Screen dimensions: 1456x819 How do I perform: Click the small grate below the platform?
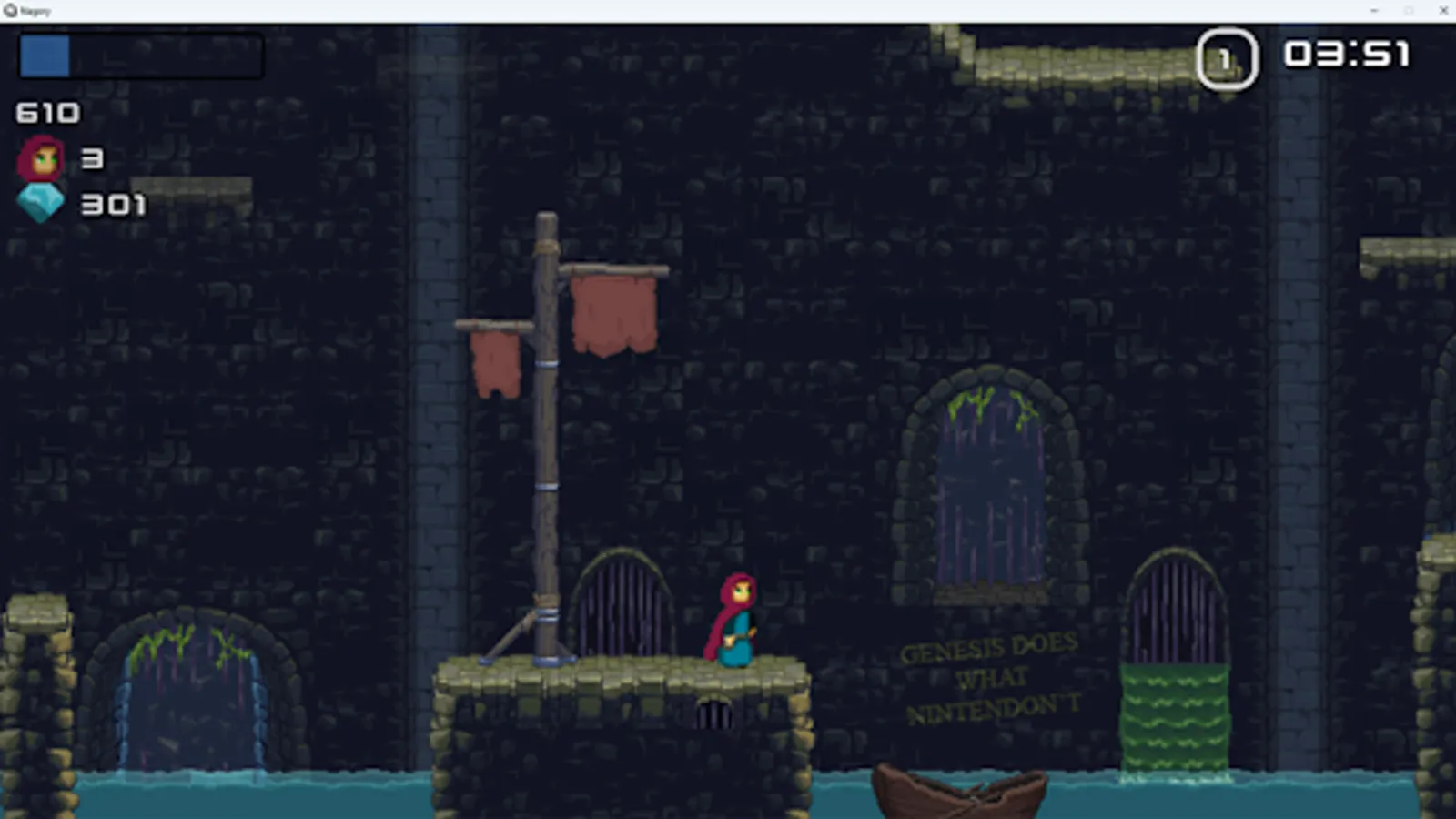pyautogui.click(x=715, y=714)
